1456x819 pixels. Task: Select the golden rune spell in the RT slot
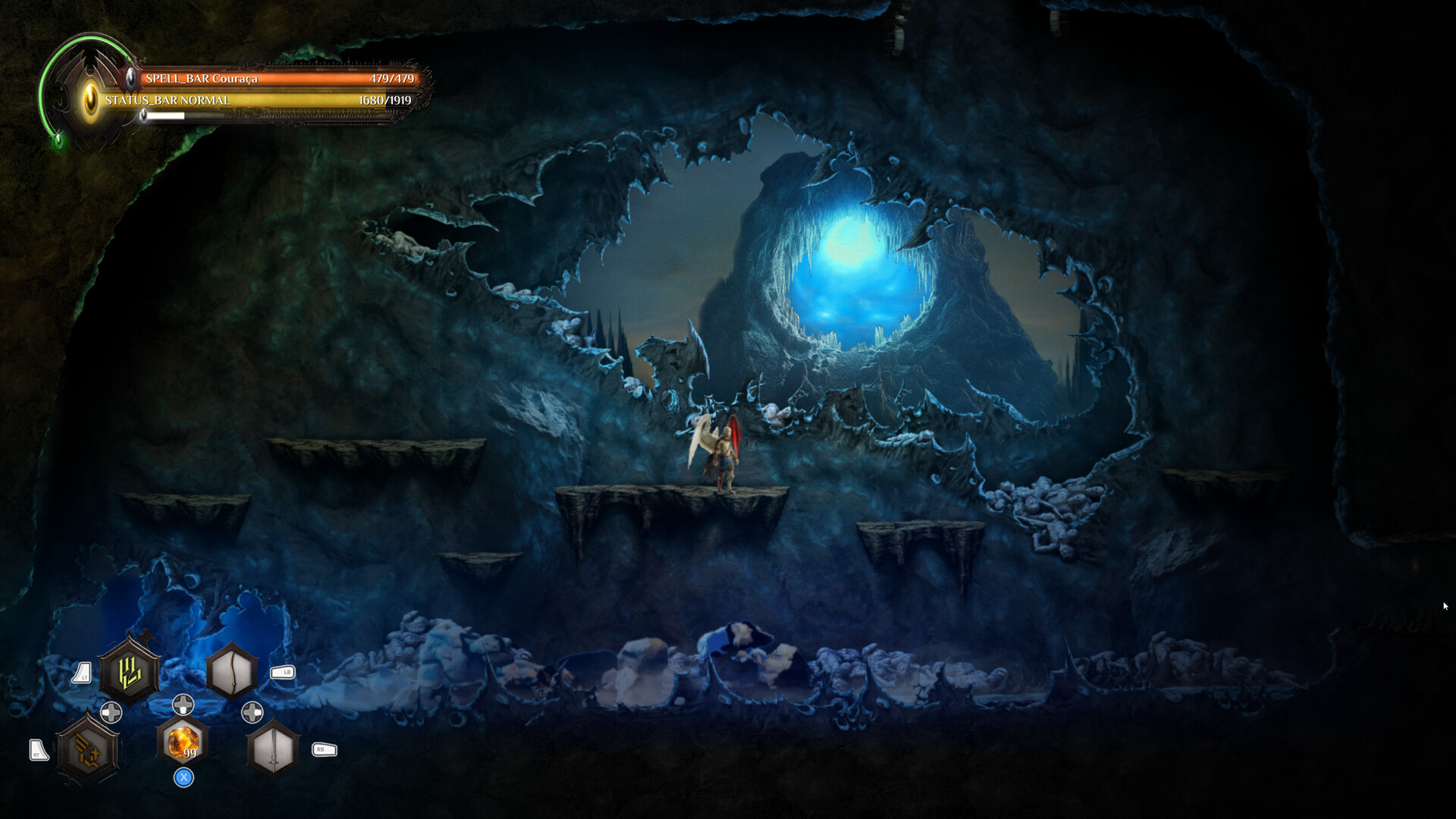87,748
